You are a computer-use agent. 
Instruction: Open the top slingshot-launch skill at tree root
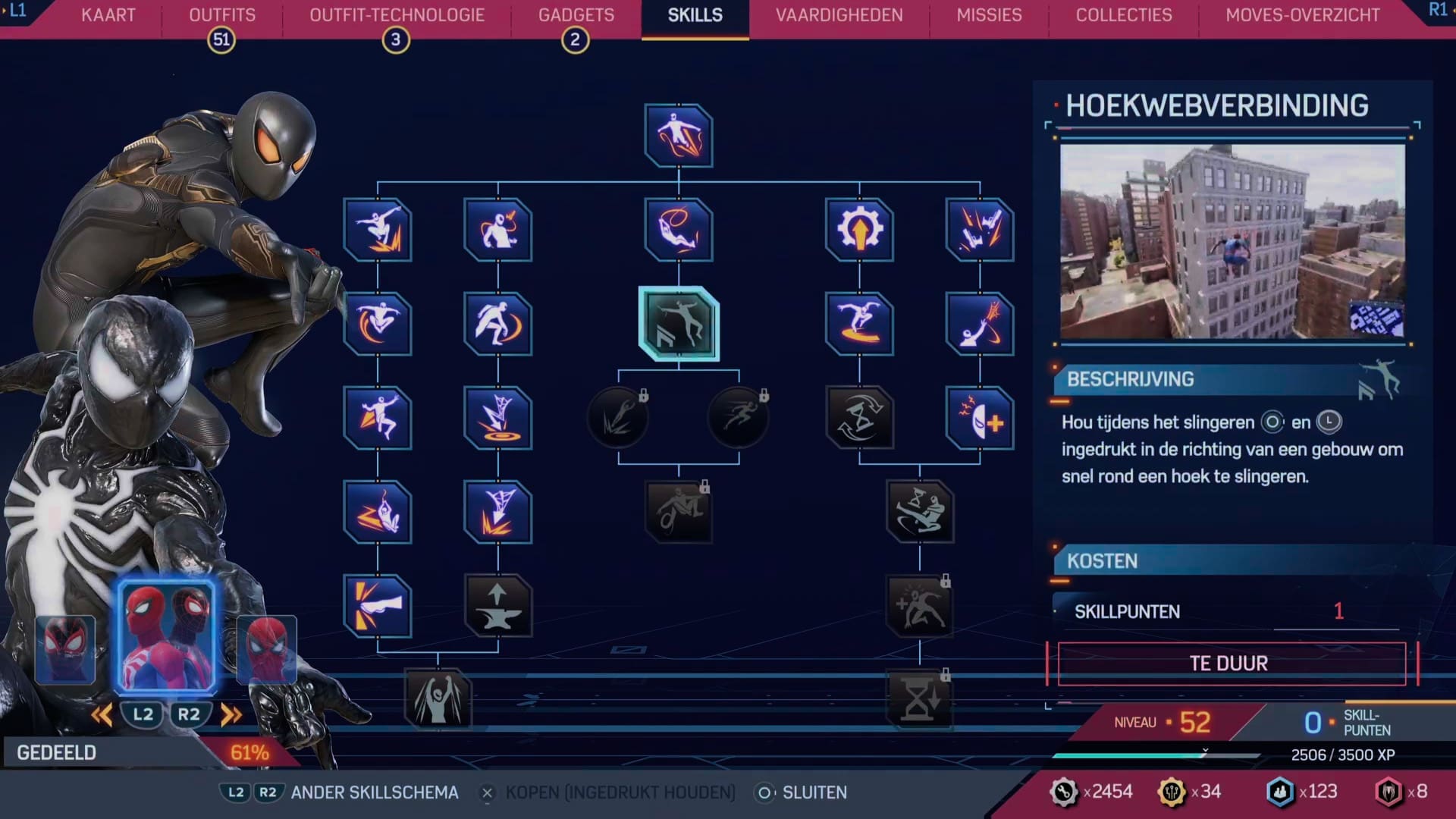click(677, 136)
